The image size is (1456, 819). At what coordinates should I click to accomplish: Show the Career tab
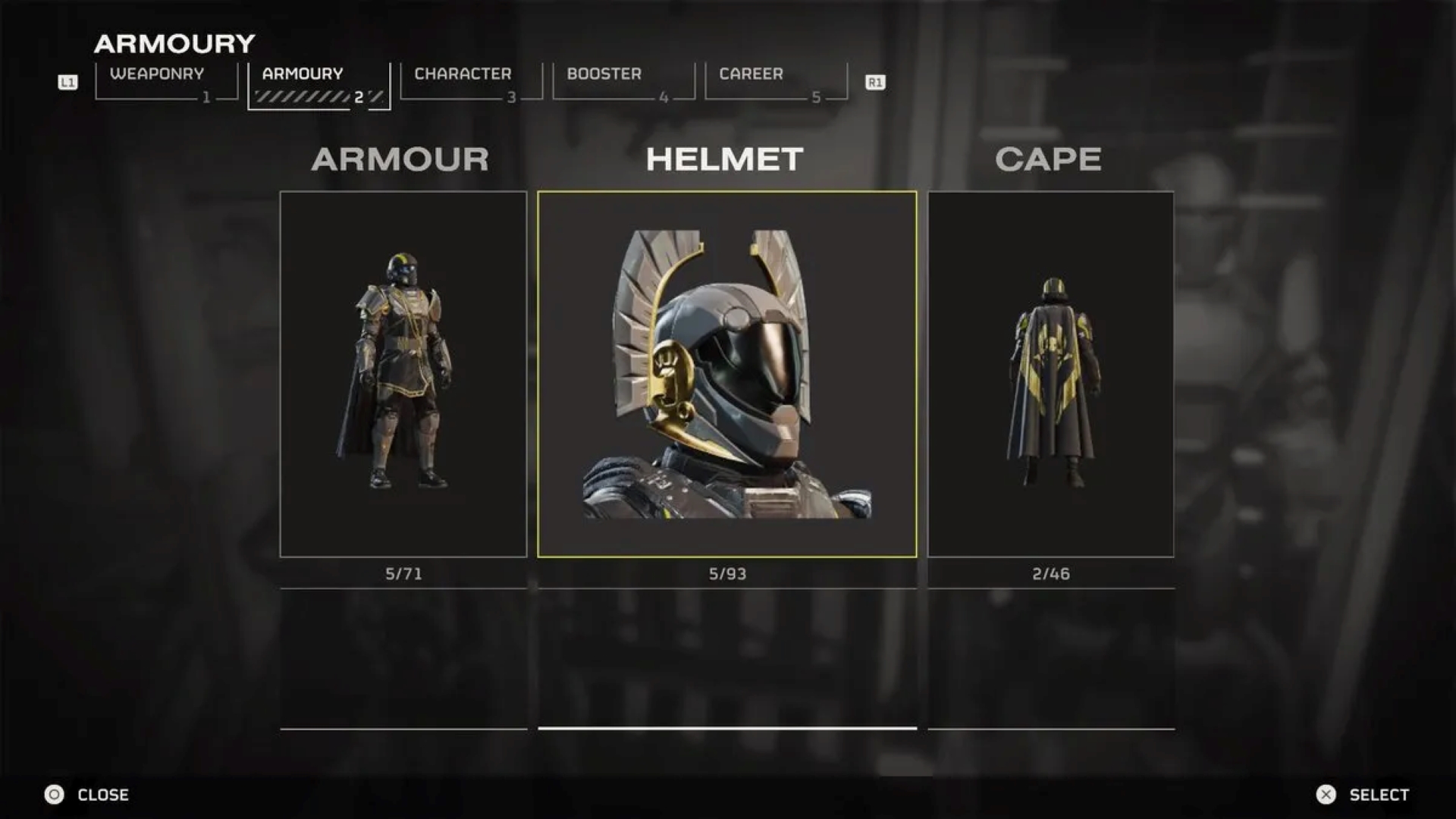pos(776,82)
